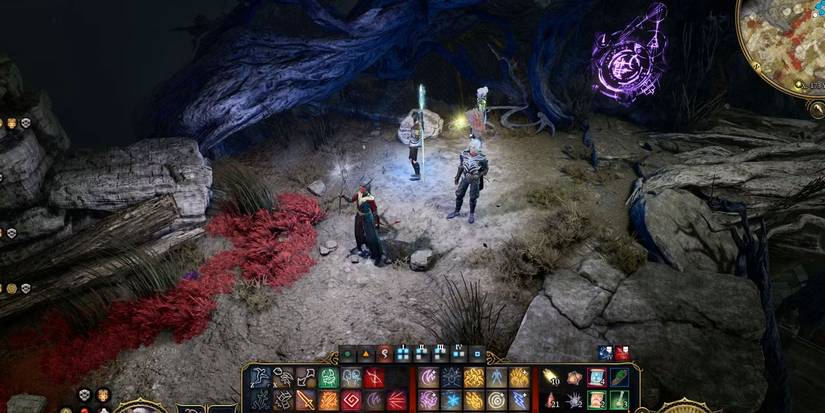825x413 pixels.
Task: Select the green circle hotbar filter
Action: (x=346, y=352)
